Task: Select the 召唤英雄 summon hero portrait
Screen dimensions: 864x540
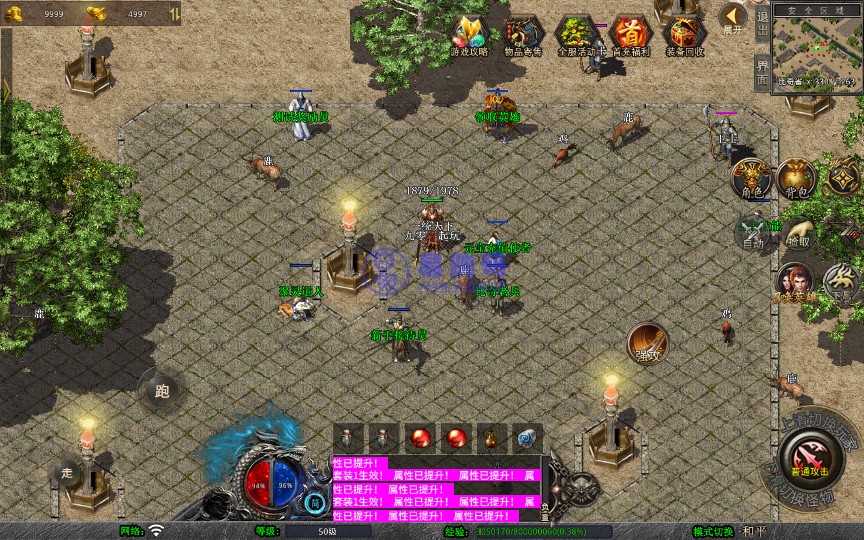Action: click(795, 283)
